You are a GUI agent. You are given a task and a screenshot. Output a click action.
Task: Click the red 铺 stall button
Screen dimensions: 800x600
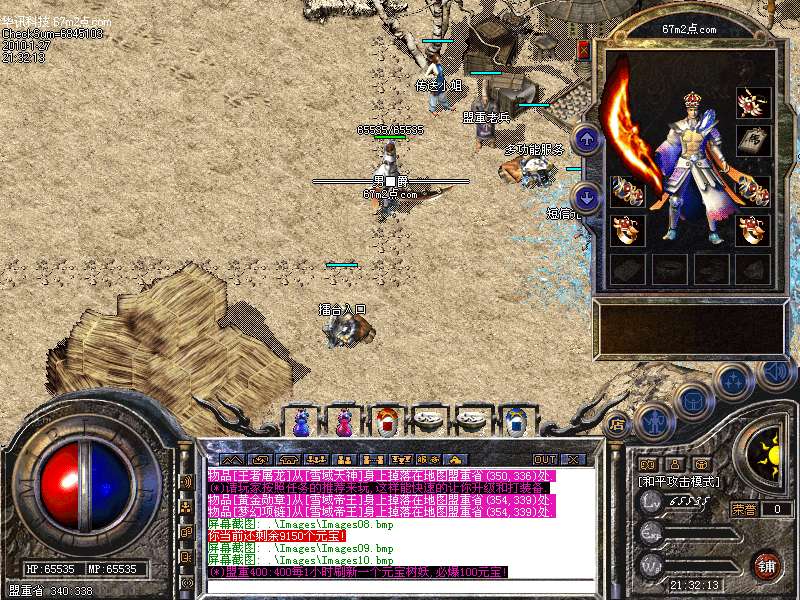click(x=767, y=566)
